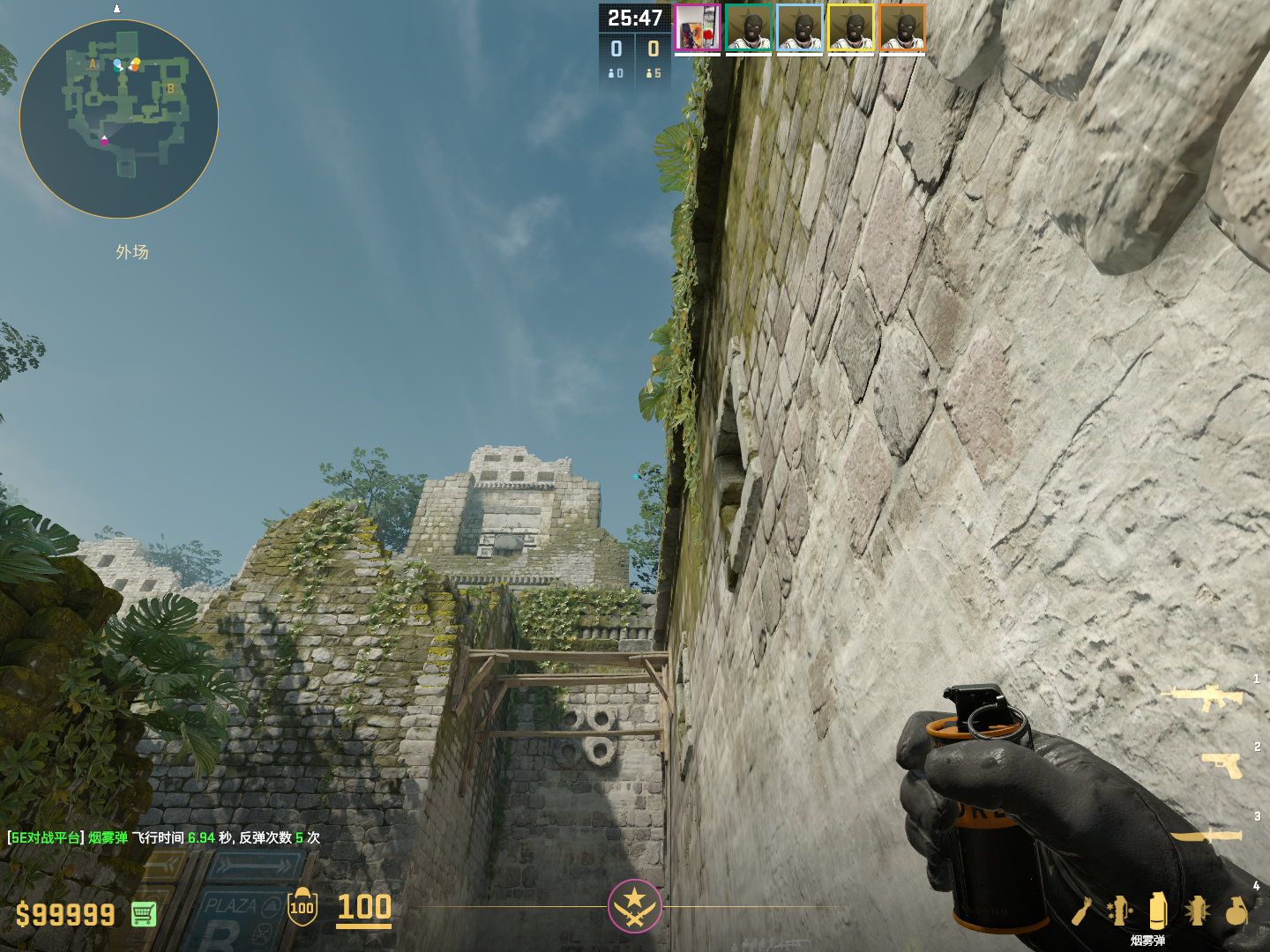
Task: Select the decoy grenade icon
Action: 1119,910
